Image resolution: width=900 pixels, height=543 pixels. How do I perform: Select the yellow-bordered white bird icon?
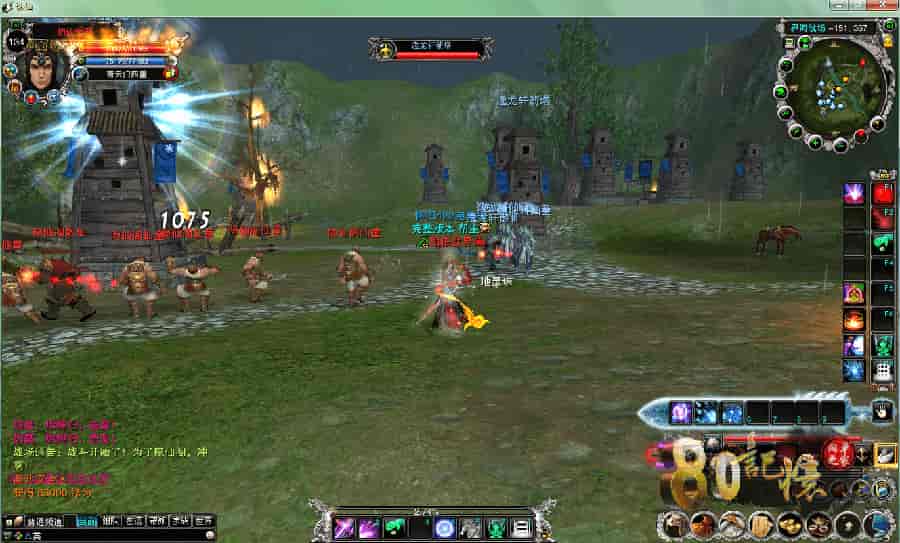coord(885,454)
